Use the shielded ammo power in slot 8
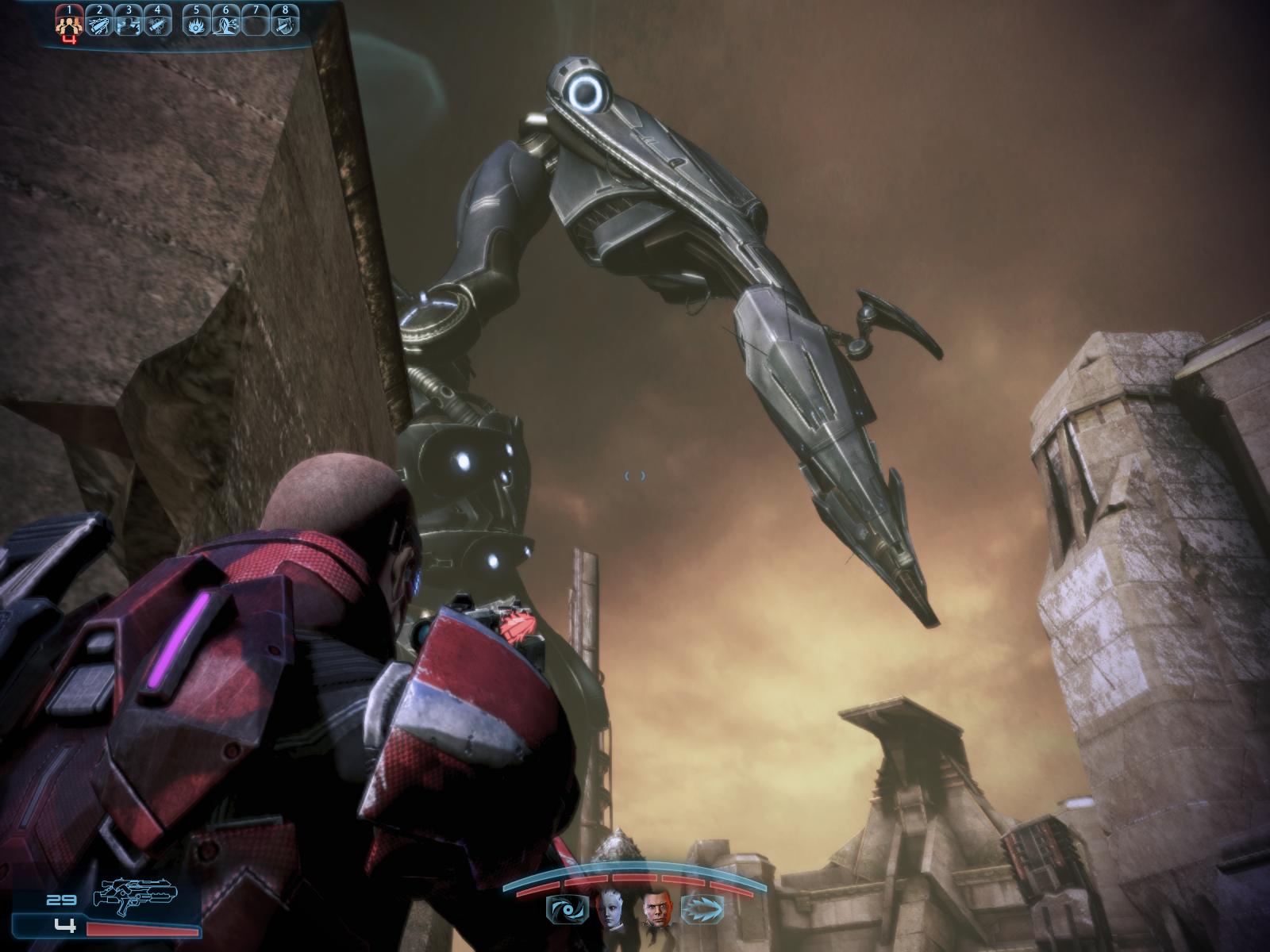This screenshot has width=1270, height=952. pos(284,22)
